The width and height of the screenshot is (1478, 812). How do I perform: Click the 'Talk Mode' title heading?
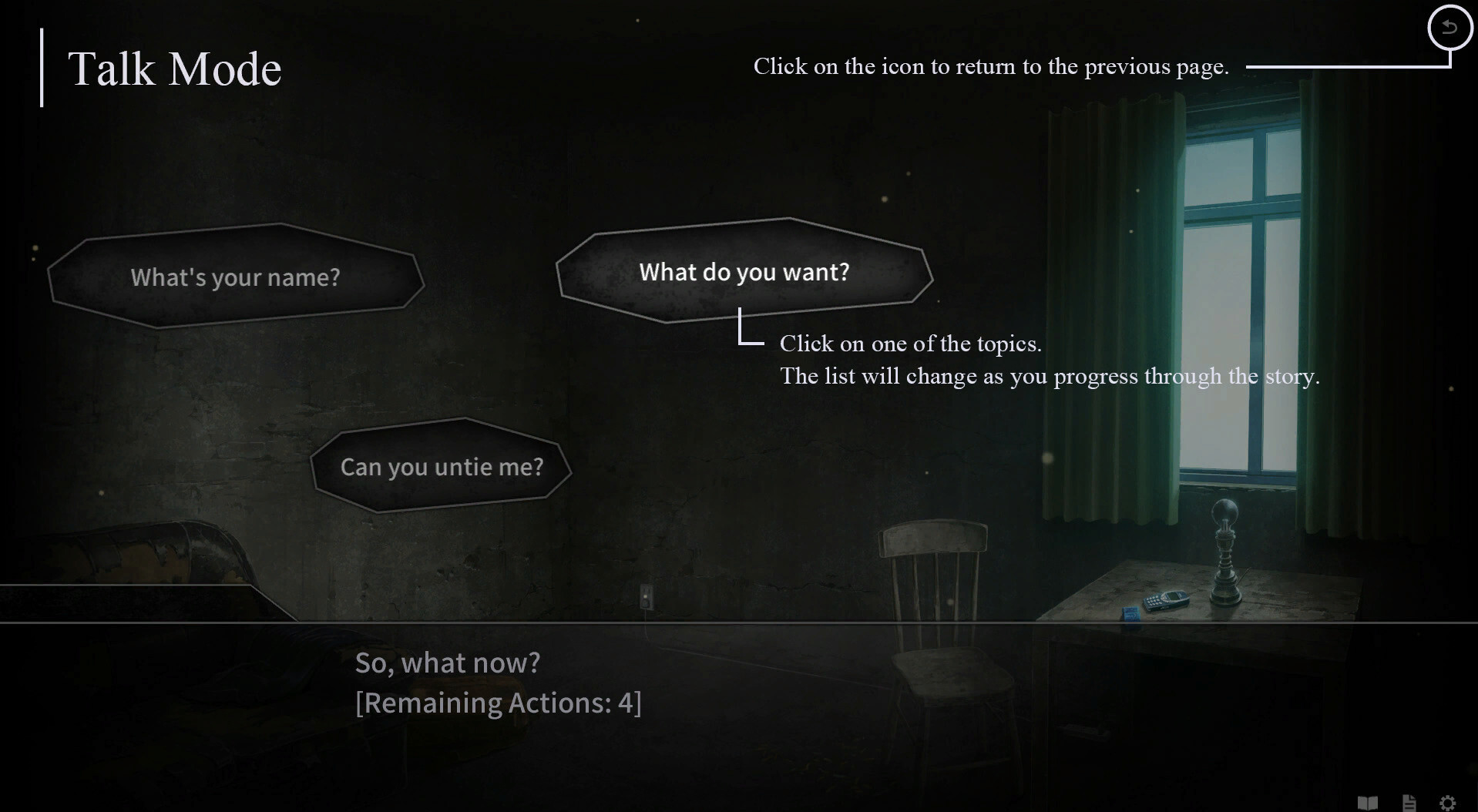click(175, 69)
